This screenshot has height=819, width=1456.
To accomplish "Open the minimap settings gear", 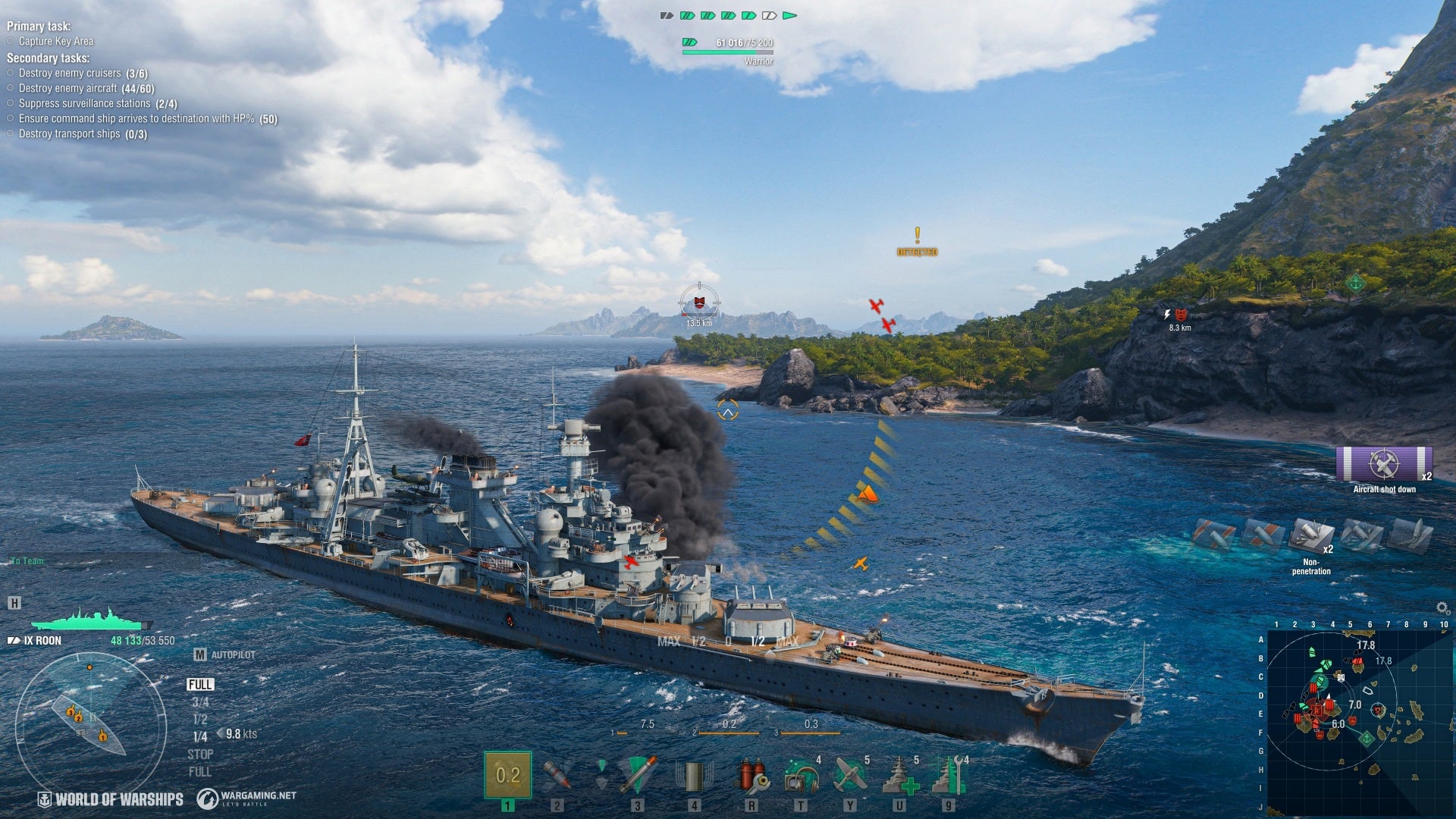I will pos(1442,608).
